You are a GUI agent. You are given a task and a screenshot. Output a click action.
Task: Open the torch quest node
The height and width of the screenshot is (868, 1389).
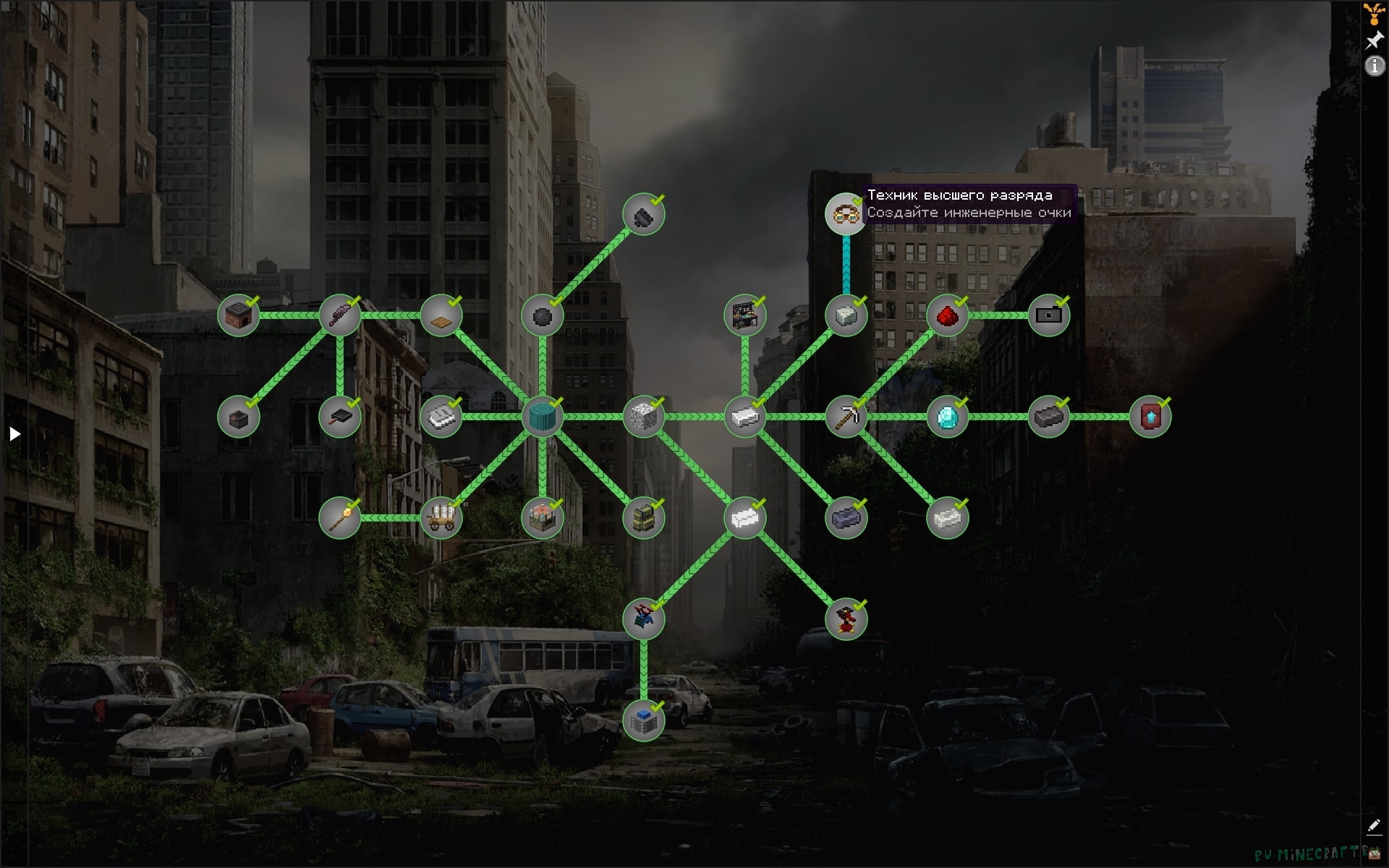click(x=339, y=519)
